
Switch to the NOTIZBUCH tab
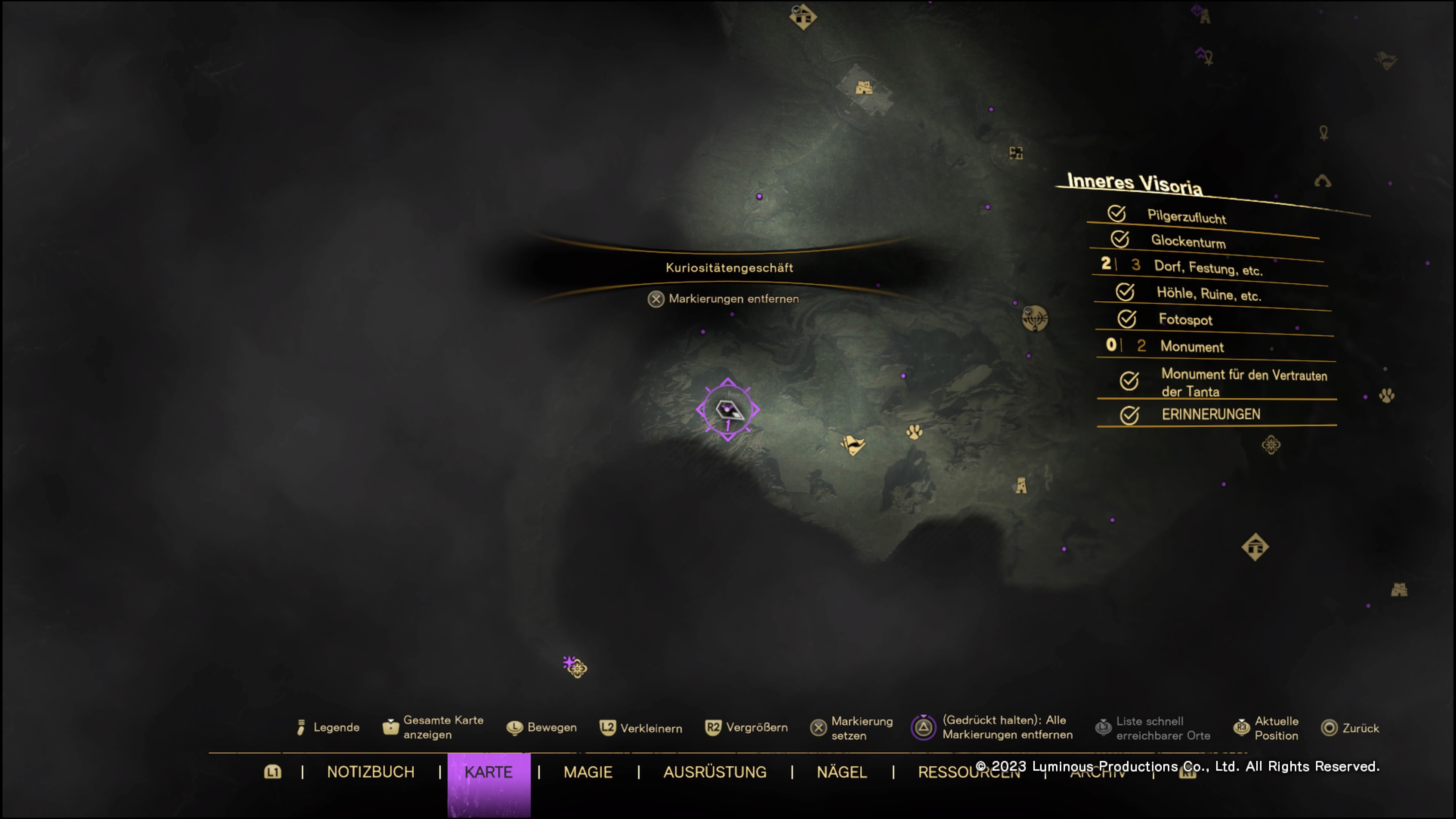click(x=370, y=772)
